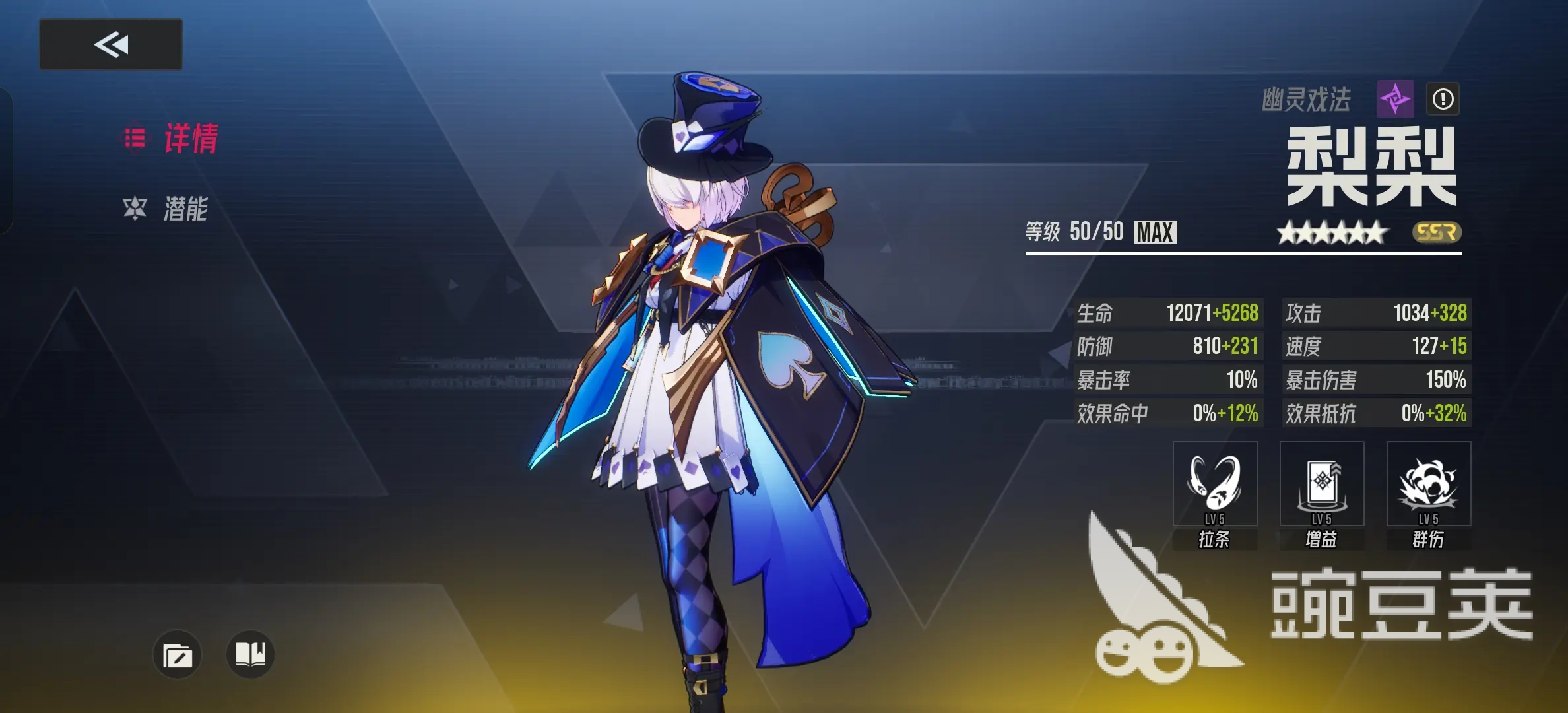Click the back double-arrow button
1568x713 pixels.
pyautogui.click(x=110, y=45)
